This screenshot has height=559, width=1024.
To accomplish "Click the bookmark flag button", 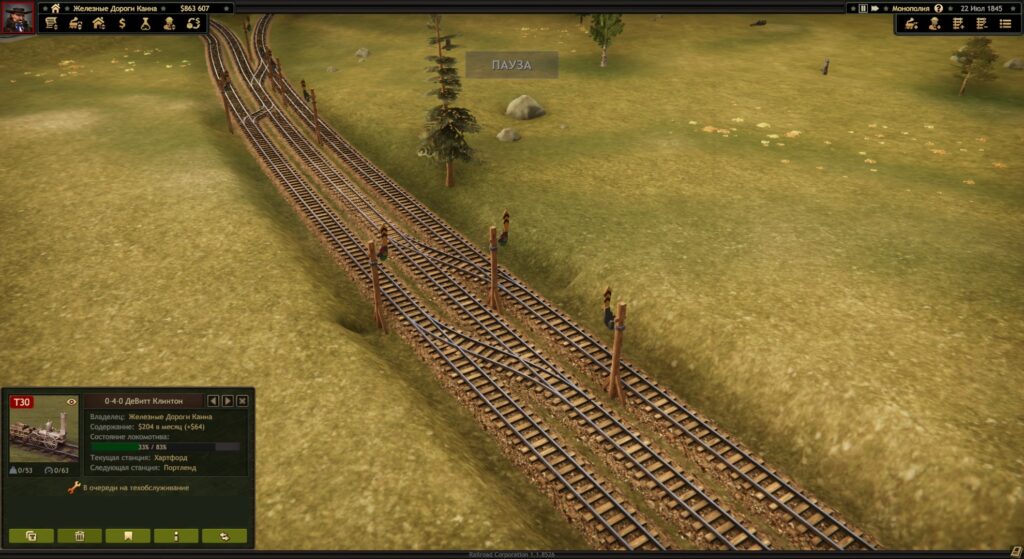I will (x=128, y=536).
